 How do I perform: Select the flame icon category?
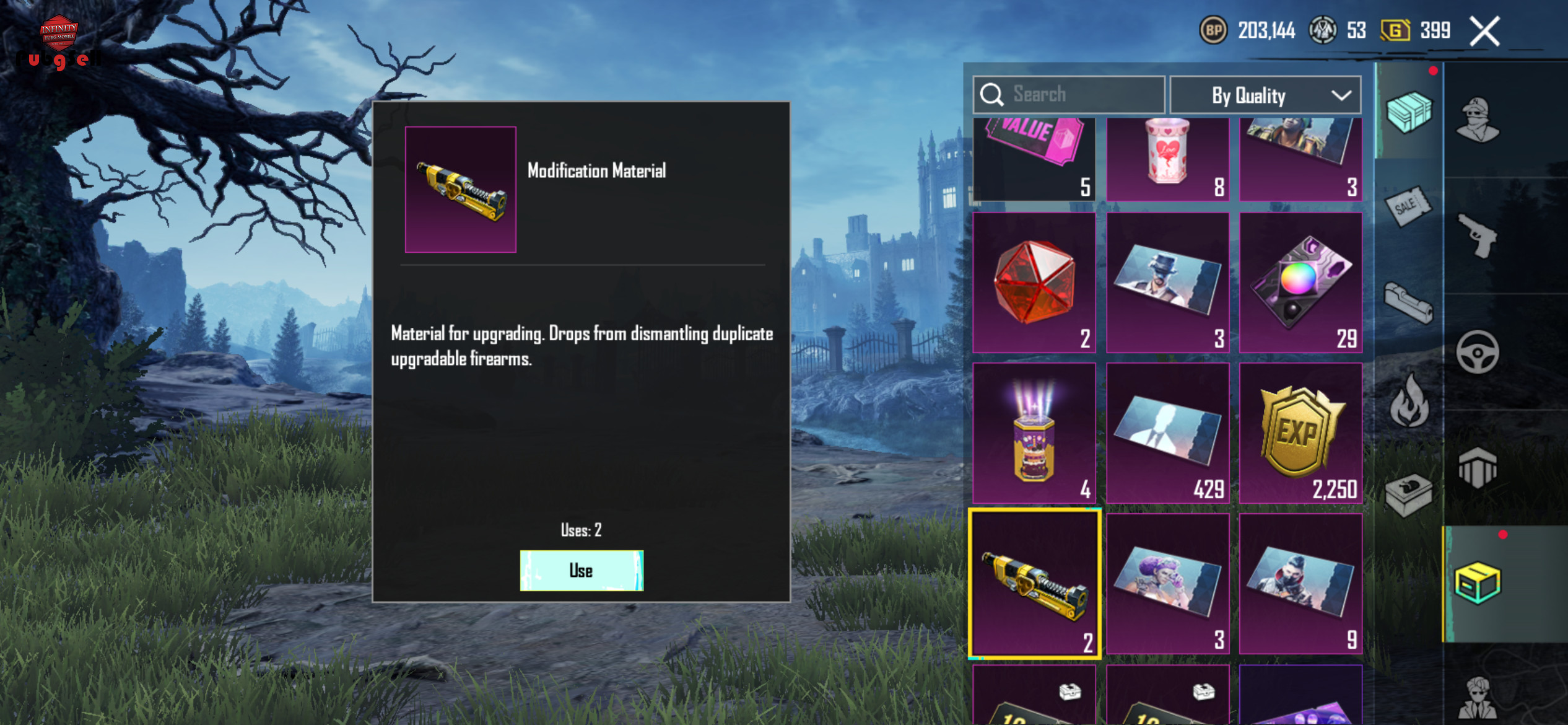[1408, 401]
